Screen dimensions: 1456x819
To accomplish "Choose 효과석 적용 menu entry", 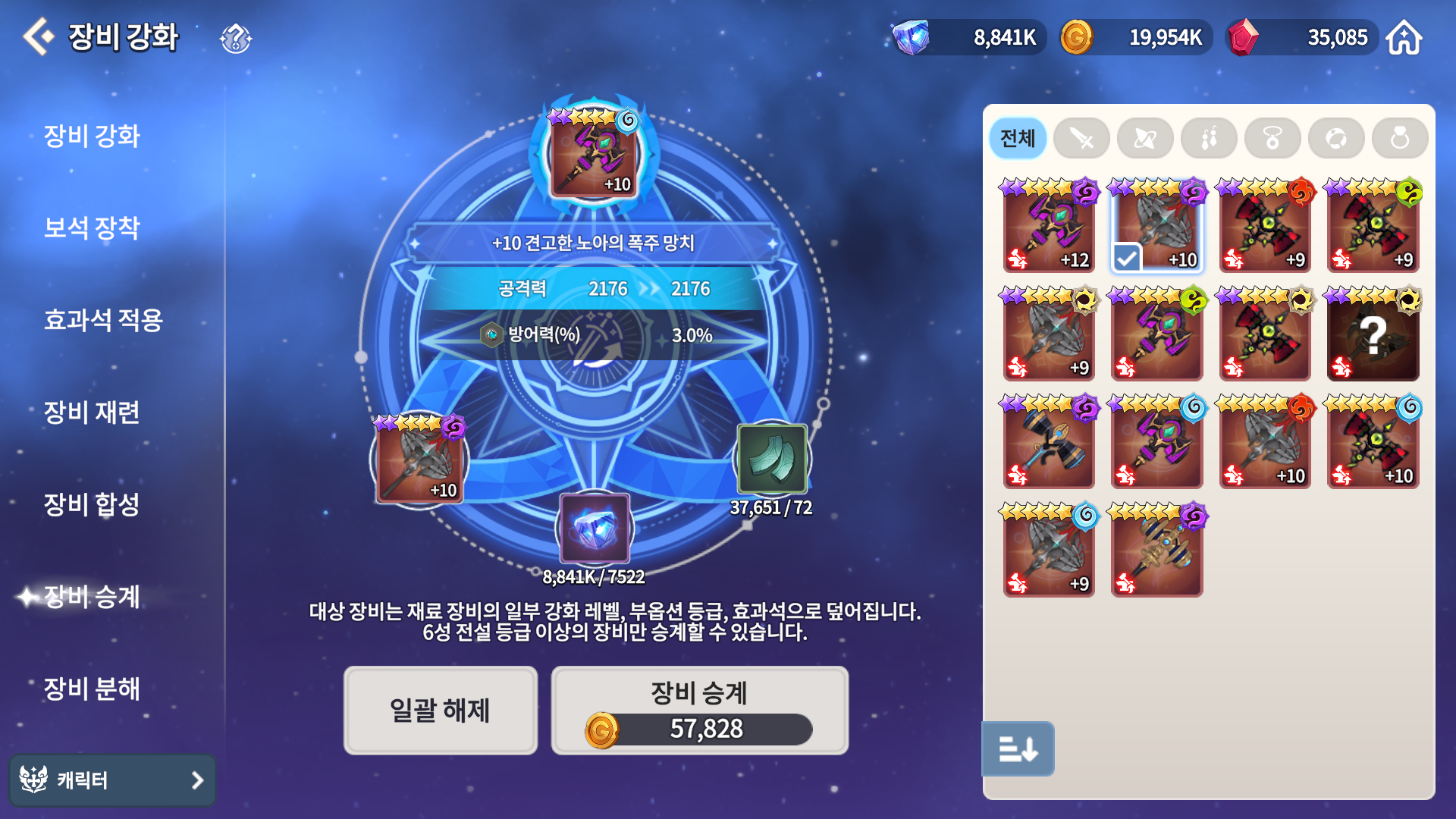I will pos(103,320).
